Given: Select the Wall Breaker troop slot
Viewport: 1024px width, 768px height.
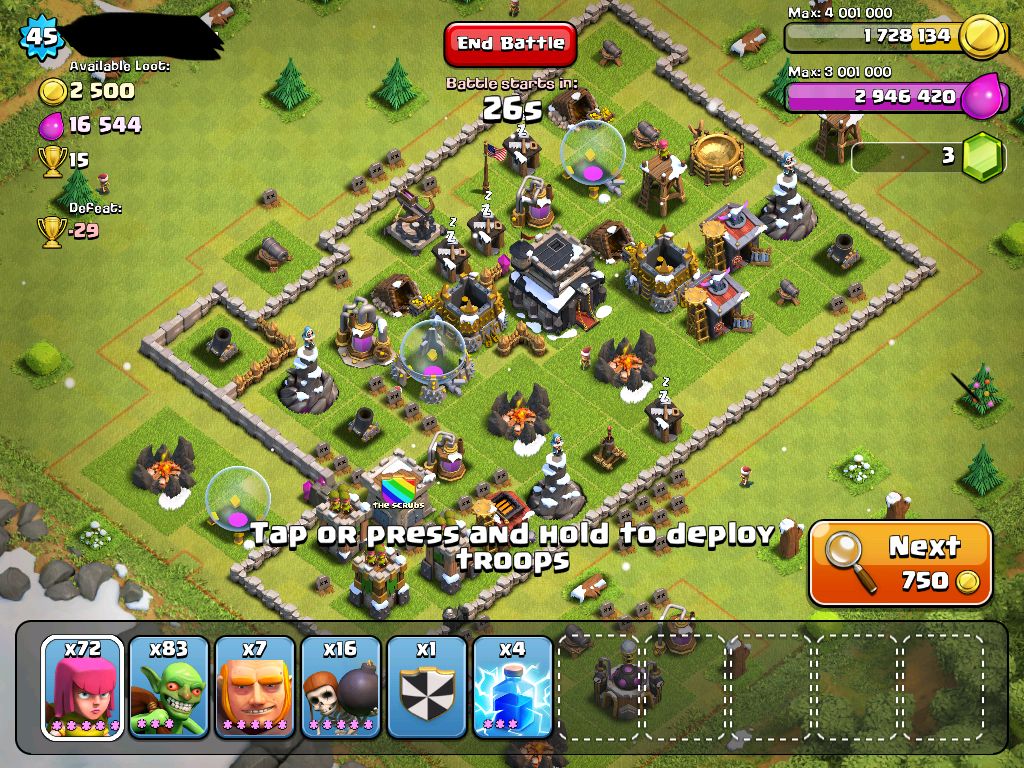Looking at the screenshot, I should click(x=341, y=686).
